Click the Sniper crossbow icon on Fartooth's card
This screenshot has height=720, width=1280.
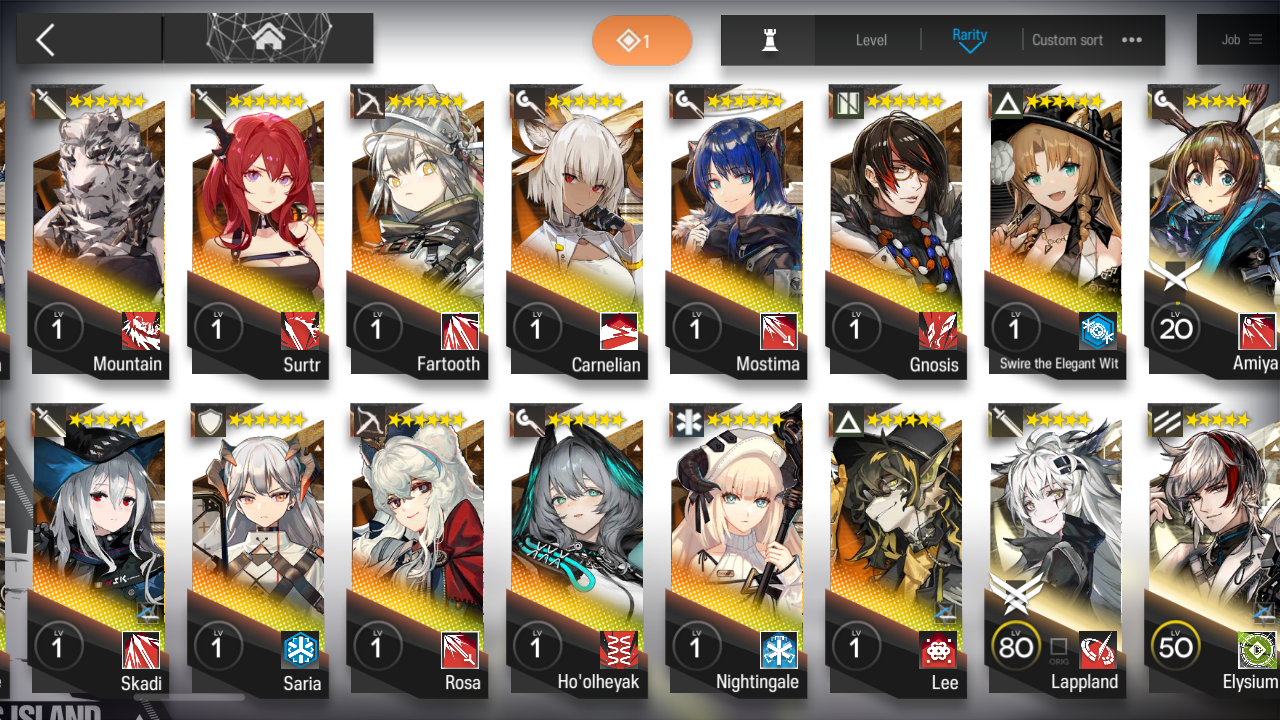pos(367,101)
